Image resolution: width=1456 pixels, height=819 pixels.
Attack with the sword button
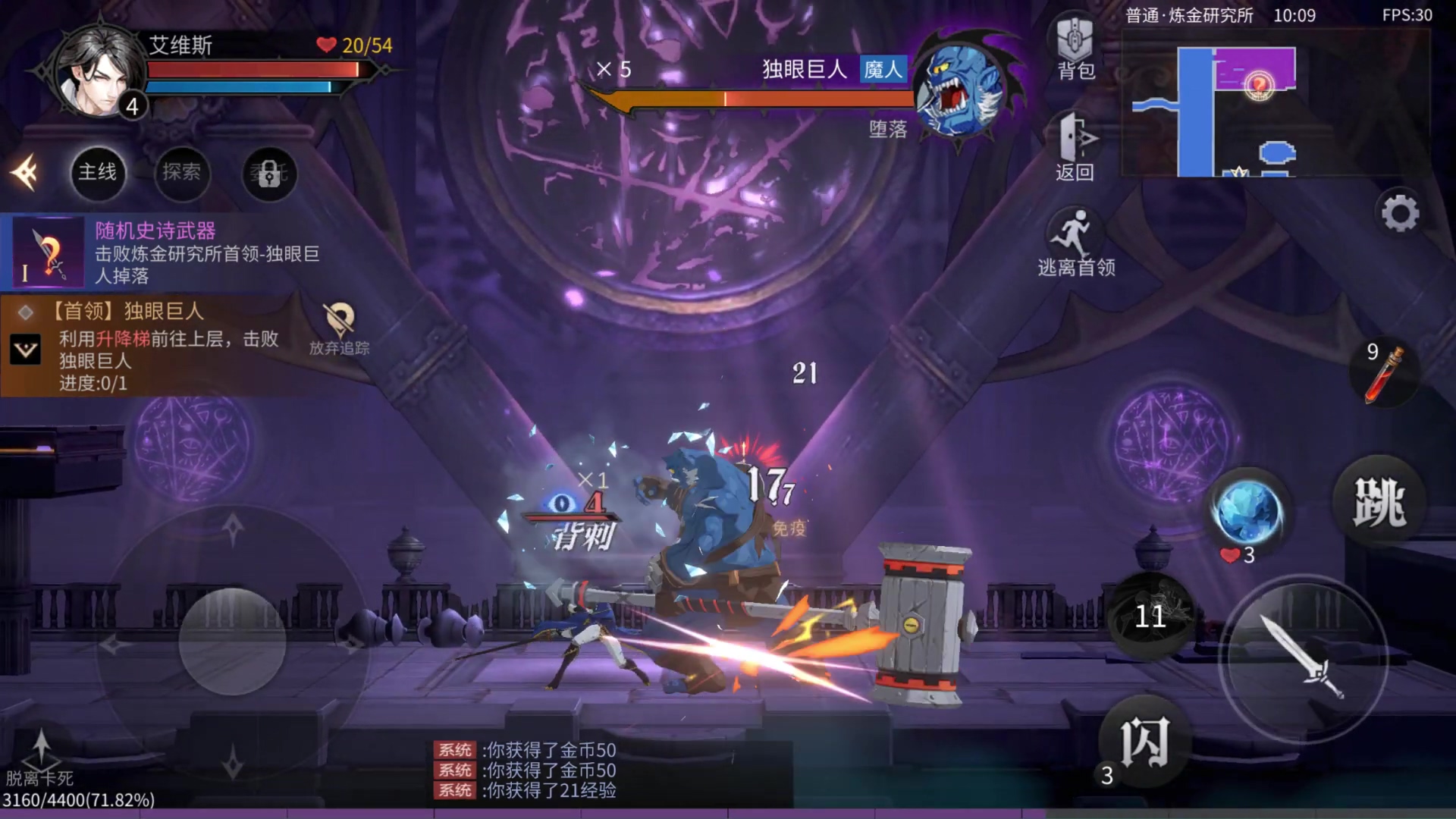click(1302, 657)
